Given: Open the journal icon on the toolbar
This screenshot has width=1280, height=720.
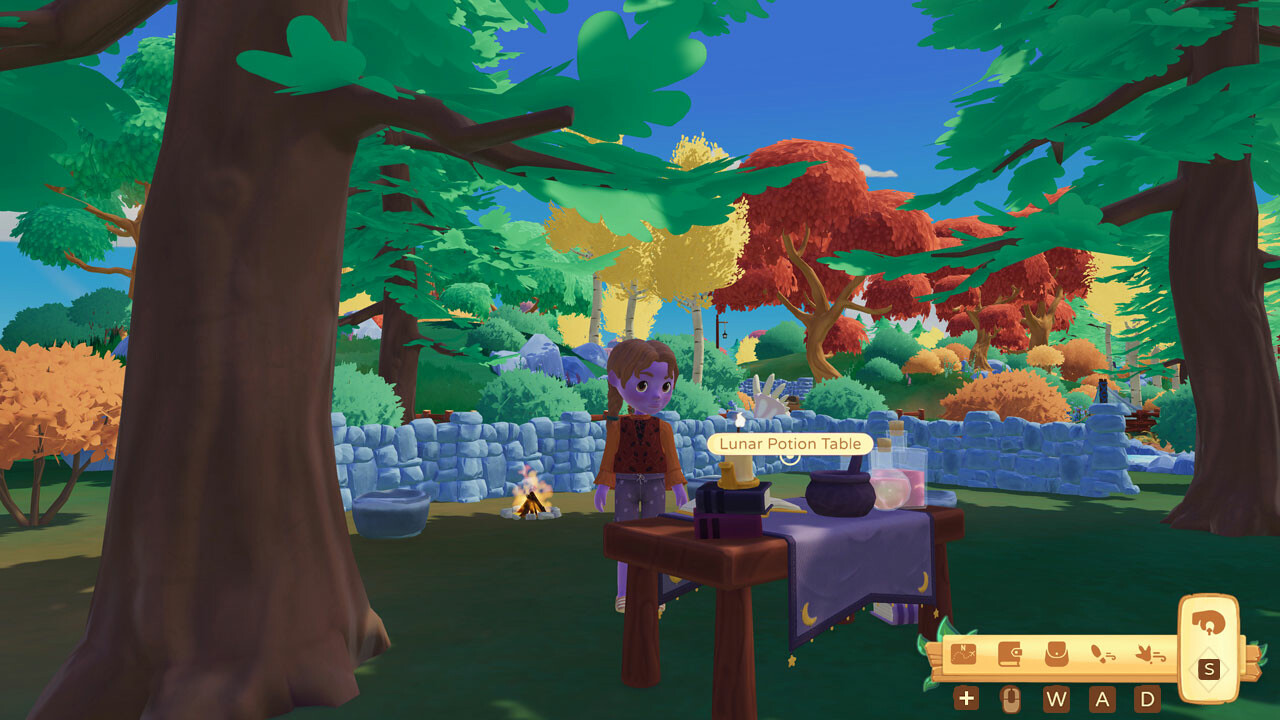Looking at the screenshot, I should click(x=1010, y=654).
